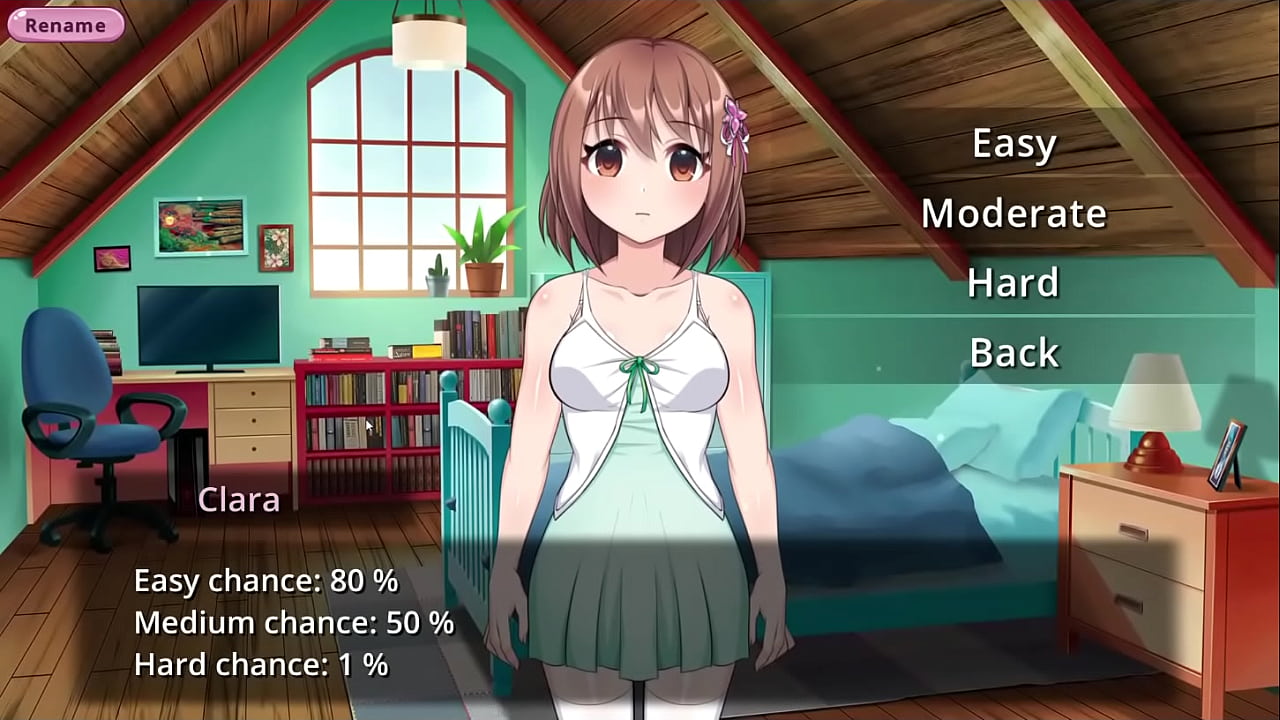Image resolution: width=1280 pixels, height=720 pixels.
Task: Click the framed painting above the TV
Action: click(x=200, y=225)
